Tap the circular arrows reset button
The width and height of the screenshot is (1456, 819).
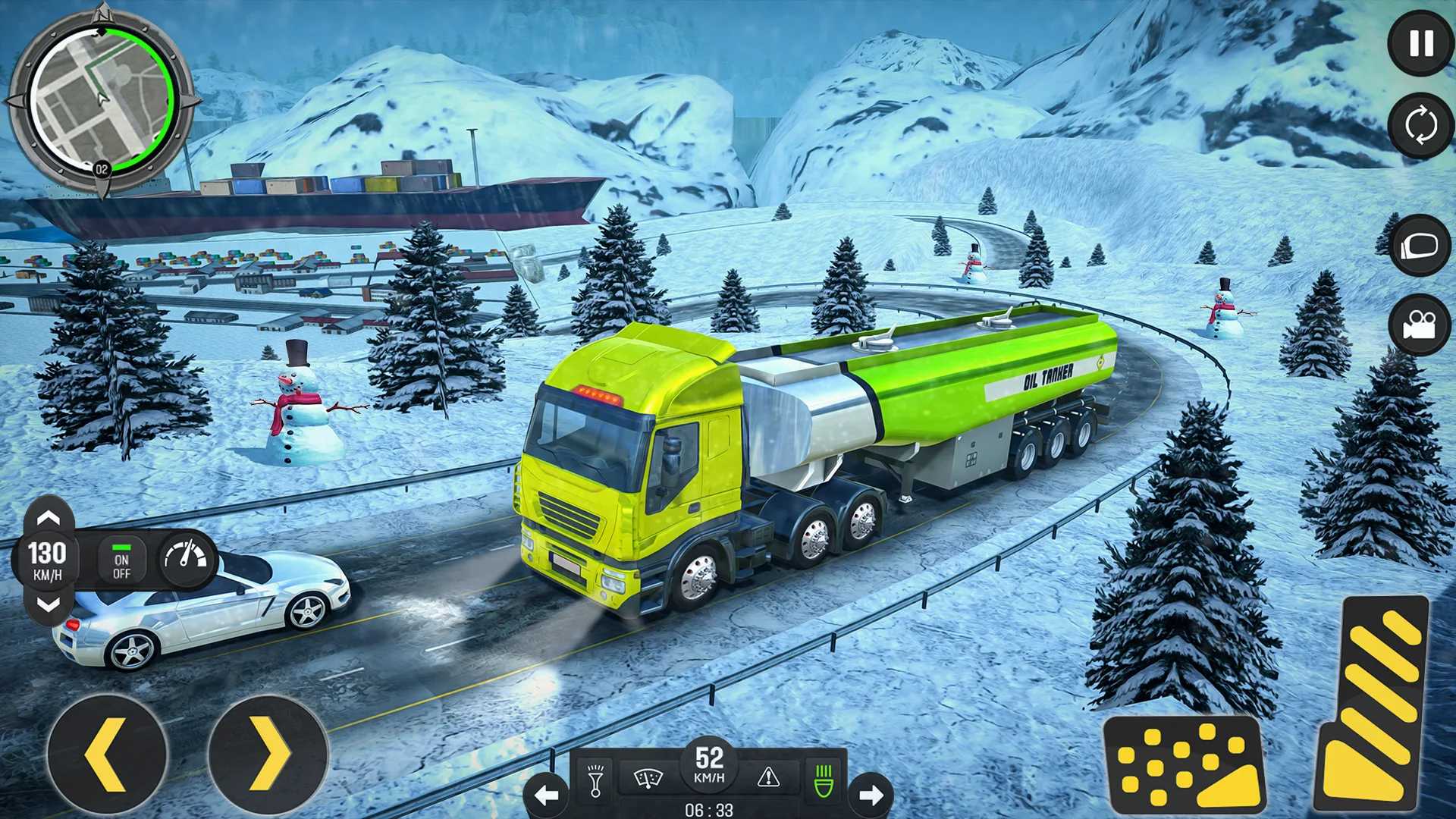point(1420,125)
